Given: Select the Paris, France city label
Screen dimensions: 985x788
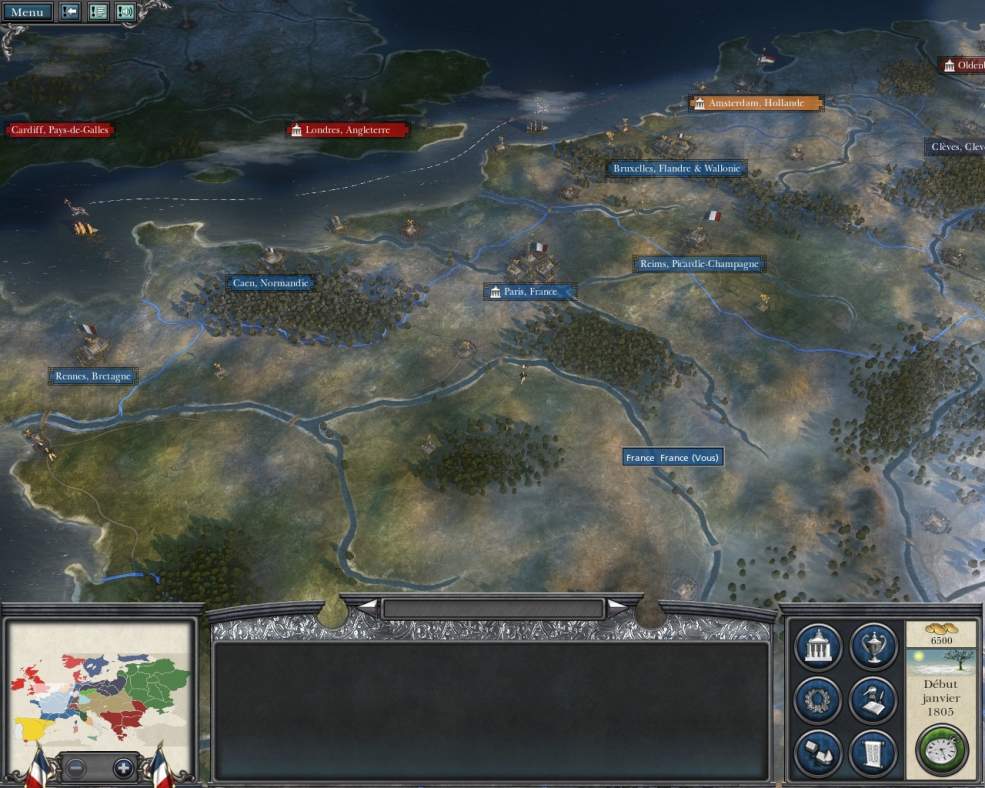Looking at the screenshot, I should 530,292.
